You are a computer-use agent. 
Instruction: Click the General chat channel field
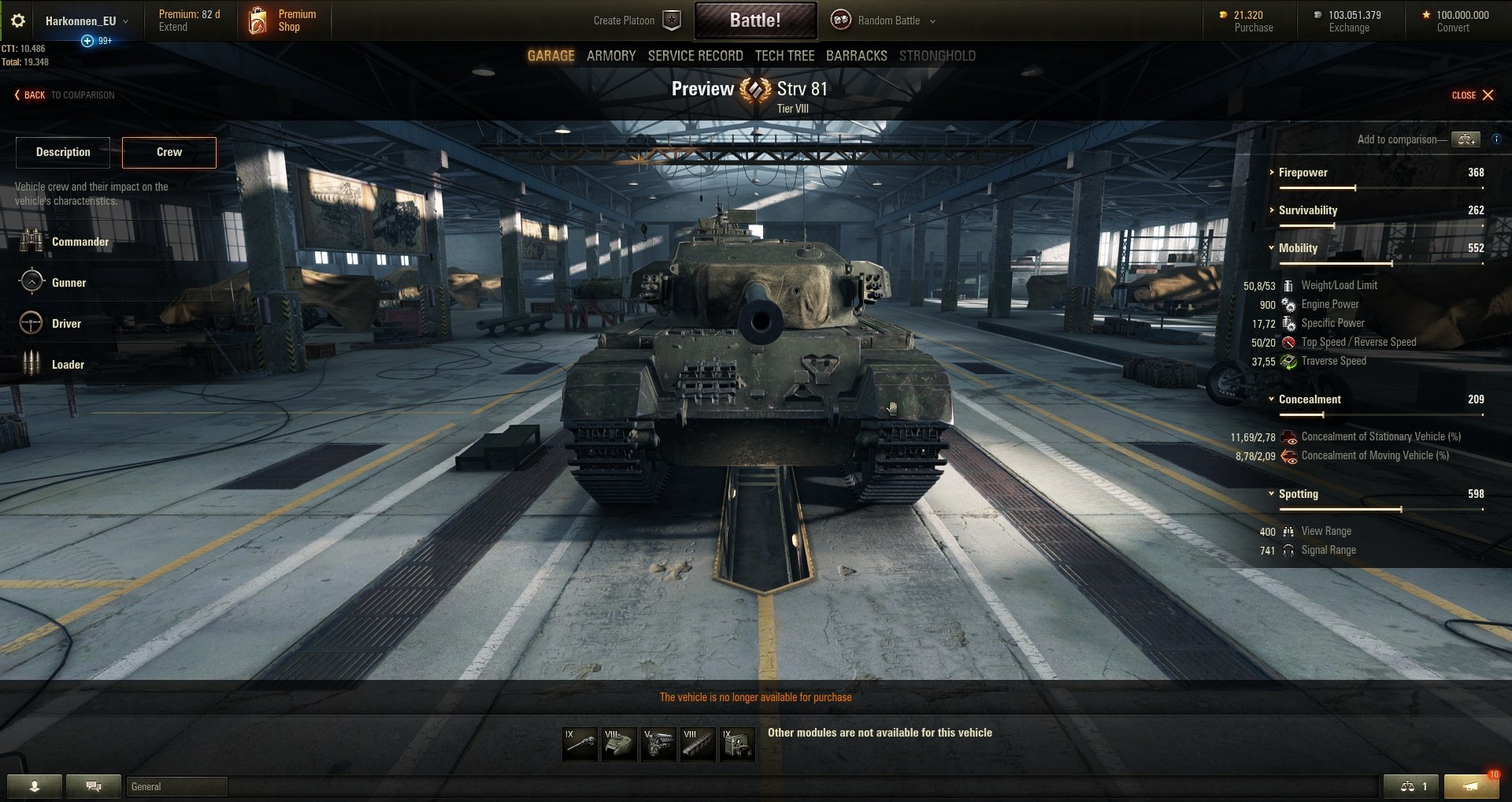176,786
